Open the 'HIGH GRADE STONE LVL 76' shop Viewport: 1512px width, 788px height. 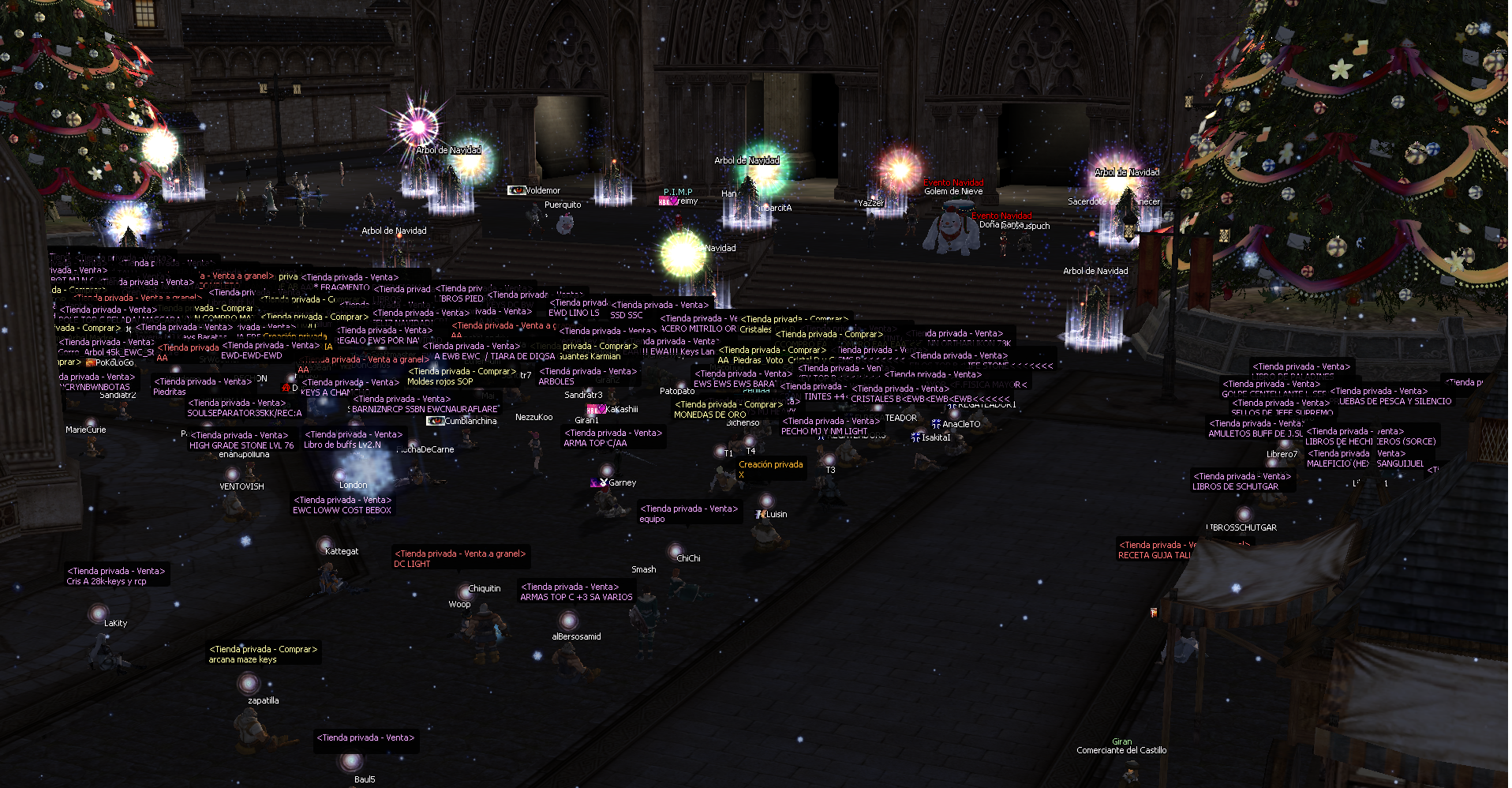(241, 441)
